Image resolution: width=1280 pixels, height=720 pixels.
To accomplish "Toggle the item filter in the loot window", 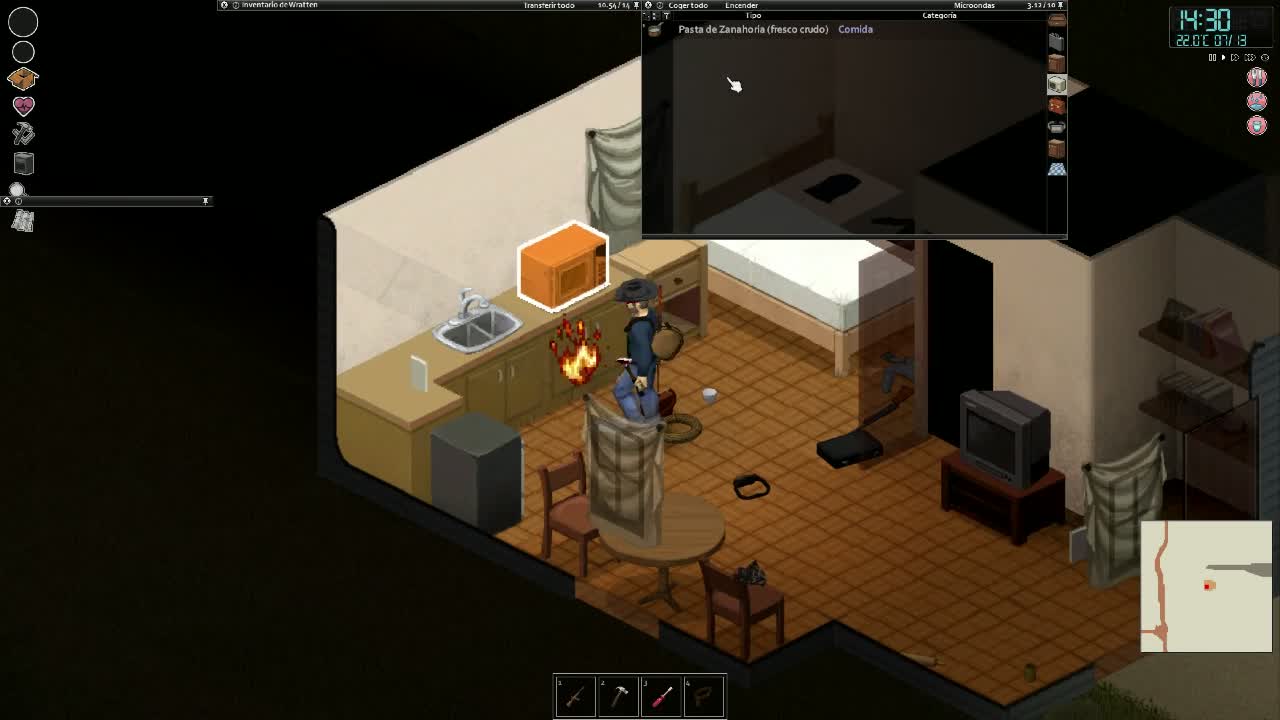I will (666, 15).
